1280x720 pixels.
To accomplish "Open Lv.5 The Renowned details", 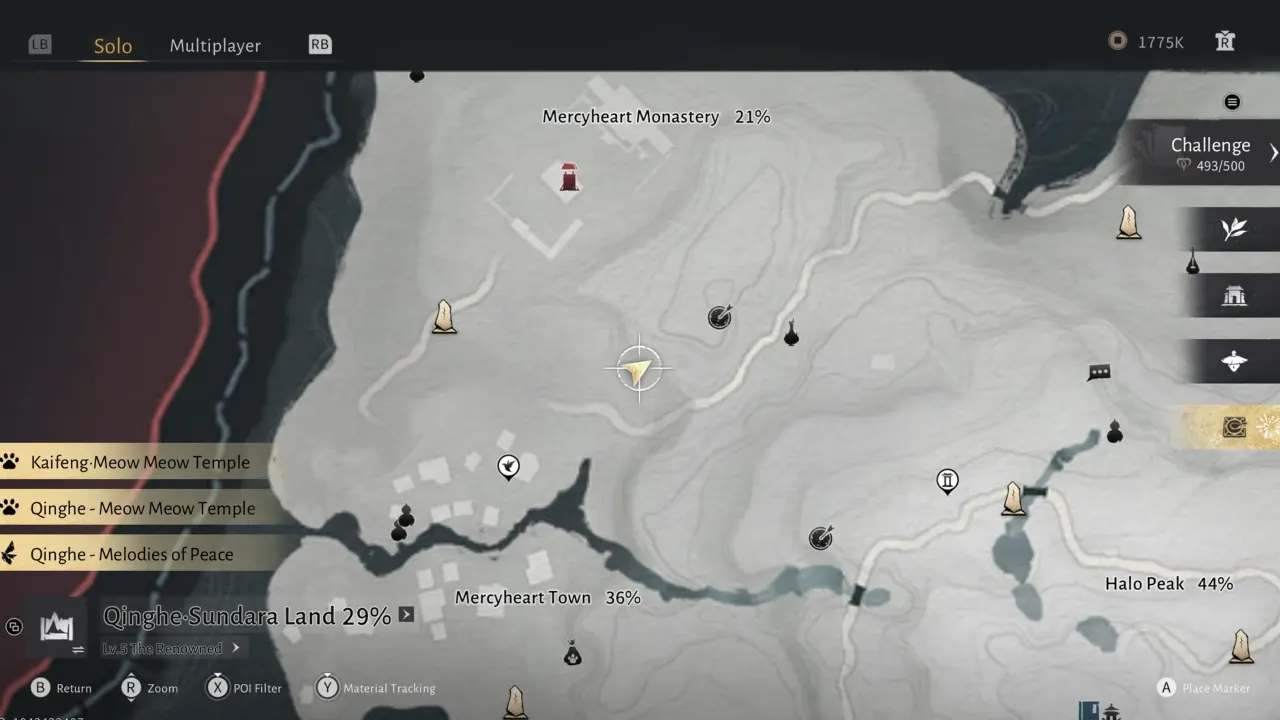I will [x=170, y=648].
